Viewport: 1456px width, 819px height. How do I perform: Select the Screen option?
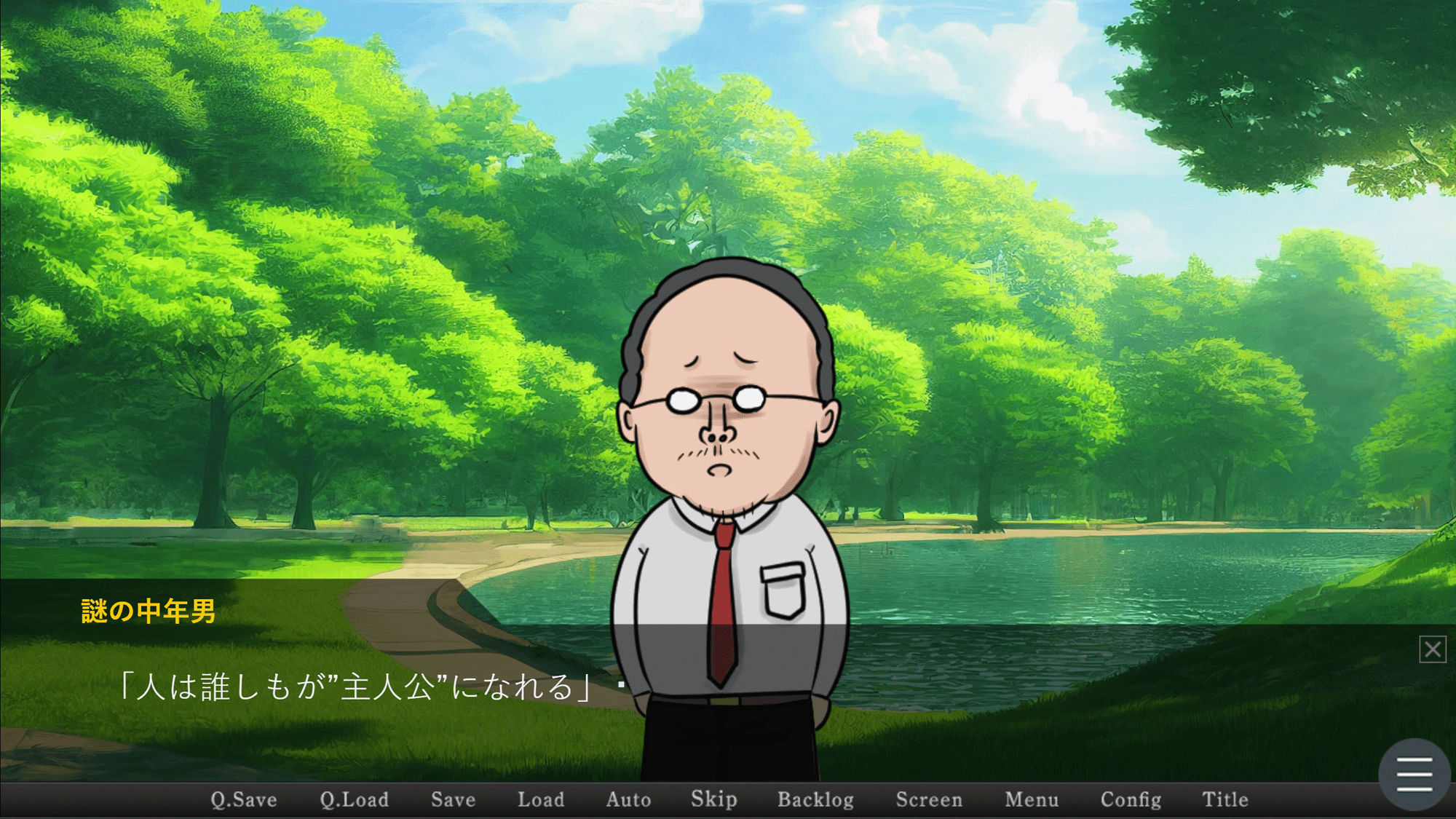tap(929, 799)
